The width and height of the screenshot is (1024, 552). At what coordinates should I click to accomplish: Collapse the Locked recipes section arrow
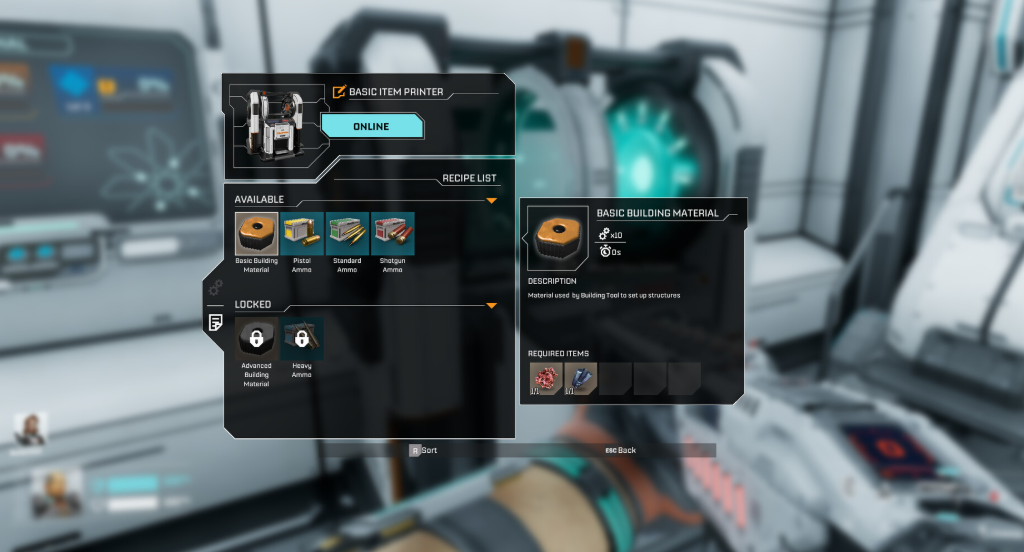491,305
